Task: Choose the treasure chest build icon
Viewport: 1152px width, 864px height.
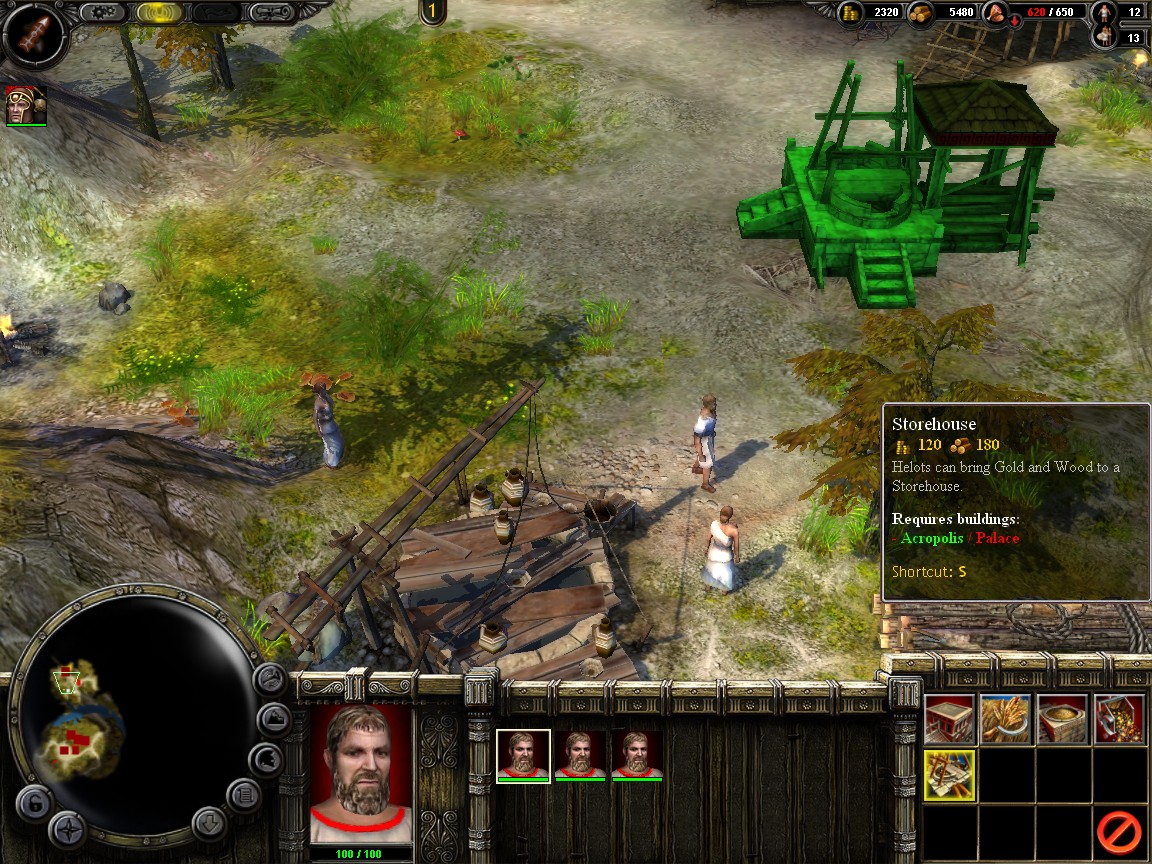Action: [x=1119, y=719]
